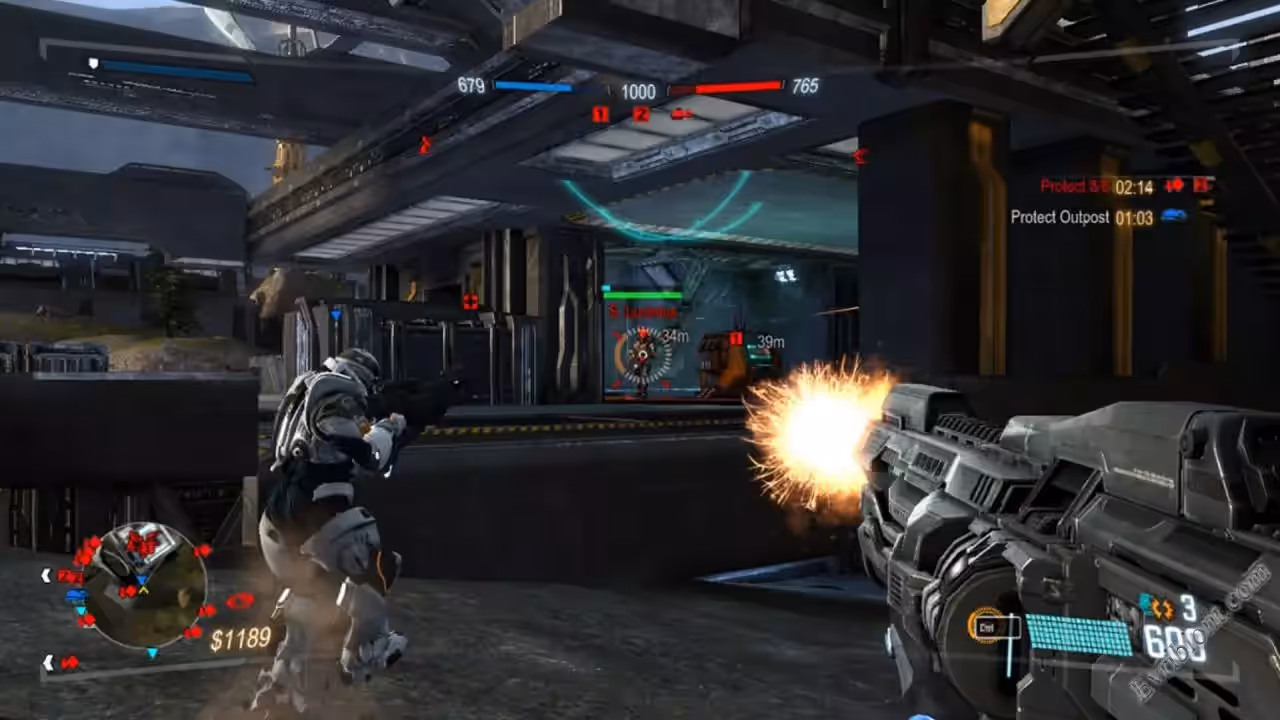Click the red eye icon beside the minimap

[x=240, y=601]
